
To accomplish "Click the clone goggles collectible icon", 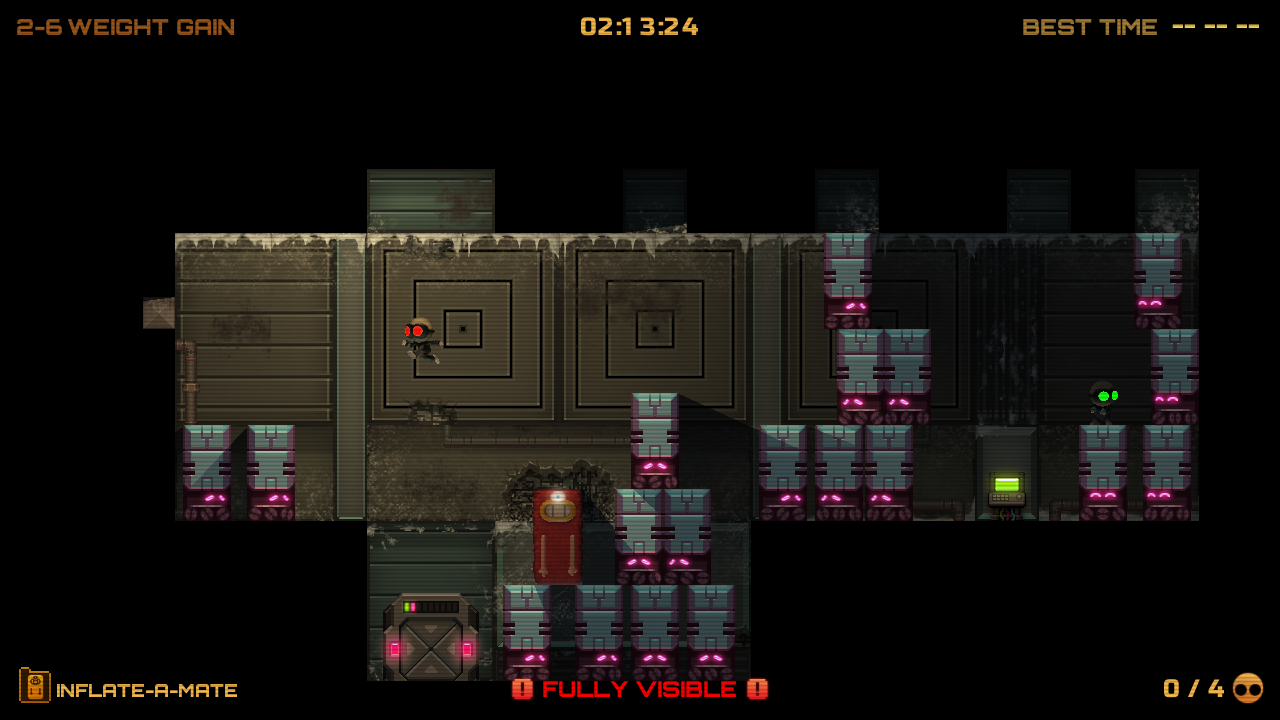I will pos(1247,688).
